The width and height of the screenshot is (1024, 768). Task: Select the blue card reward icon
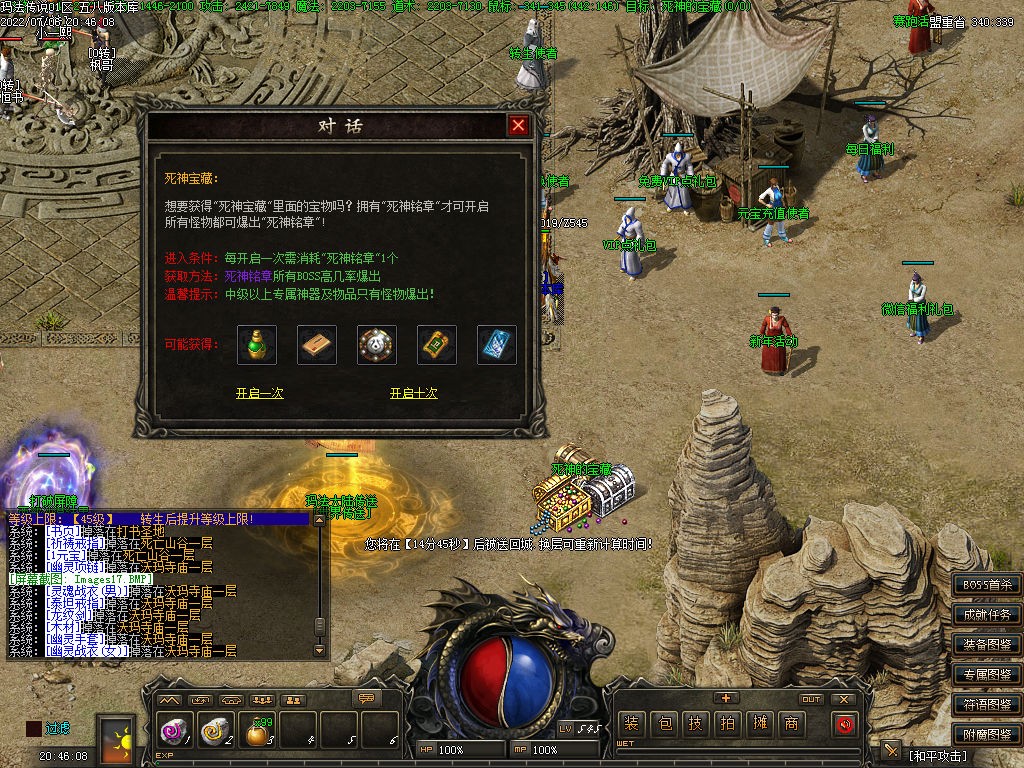coord(497,345)
